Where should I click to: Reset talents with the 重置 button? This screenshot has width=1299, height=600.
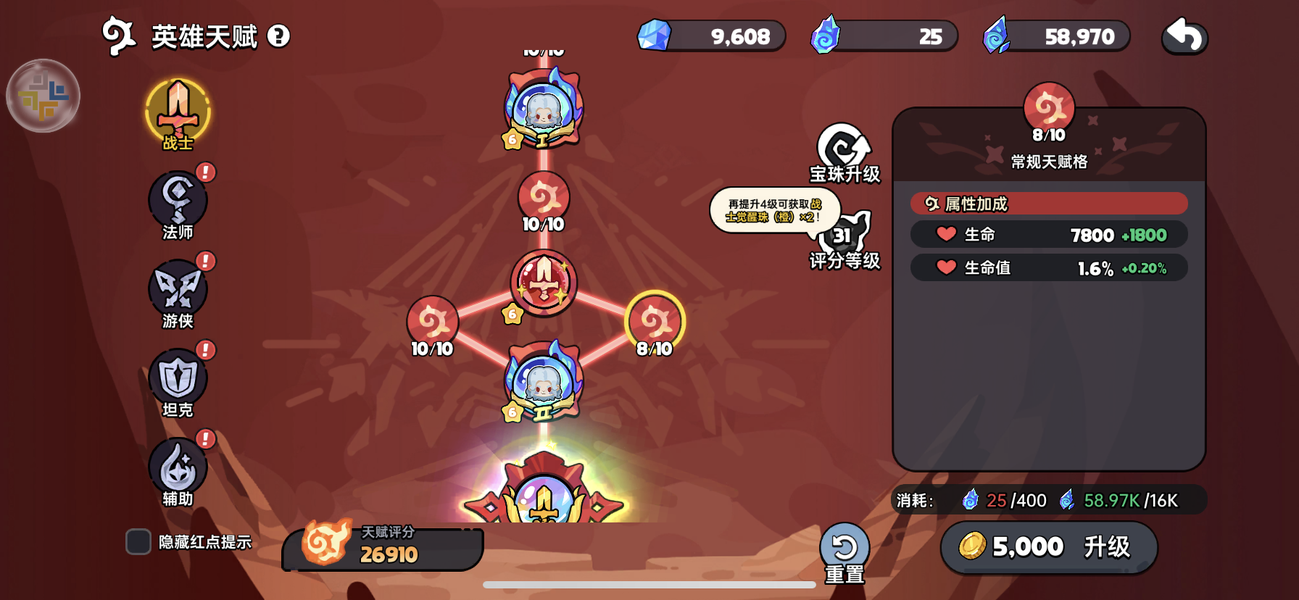click(x=844, y=551)
